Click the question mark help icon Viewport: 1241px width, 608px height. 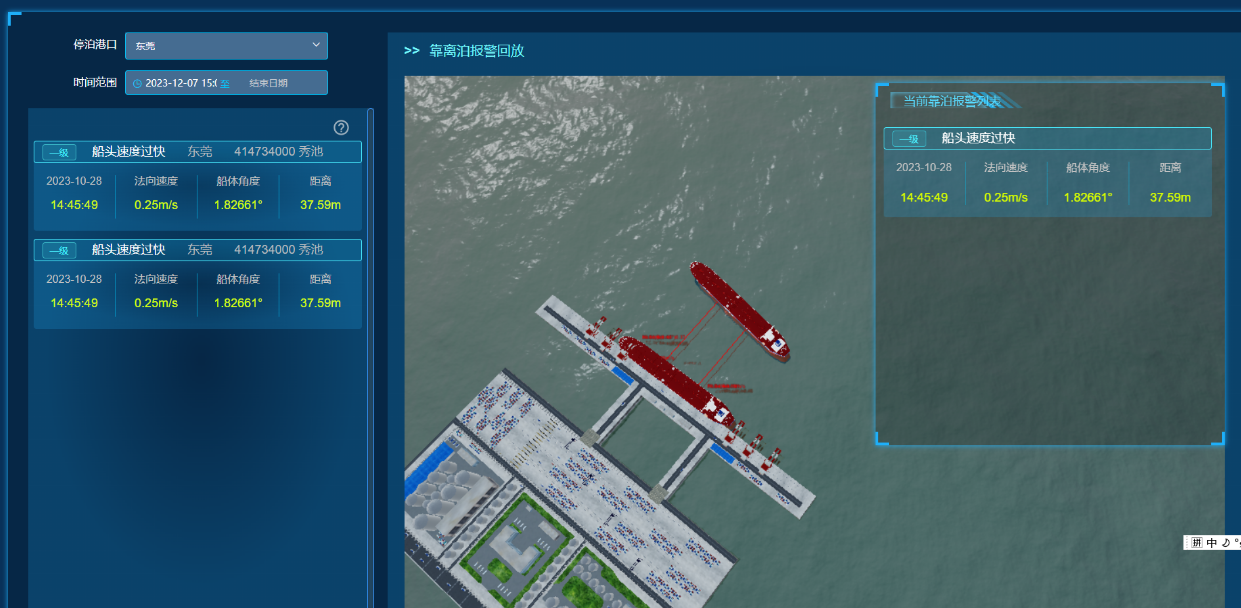point(341,127)
